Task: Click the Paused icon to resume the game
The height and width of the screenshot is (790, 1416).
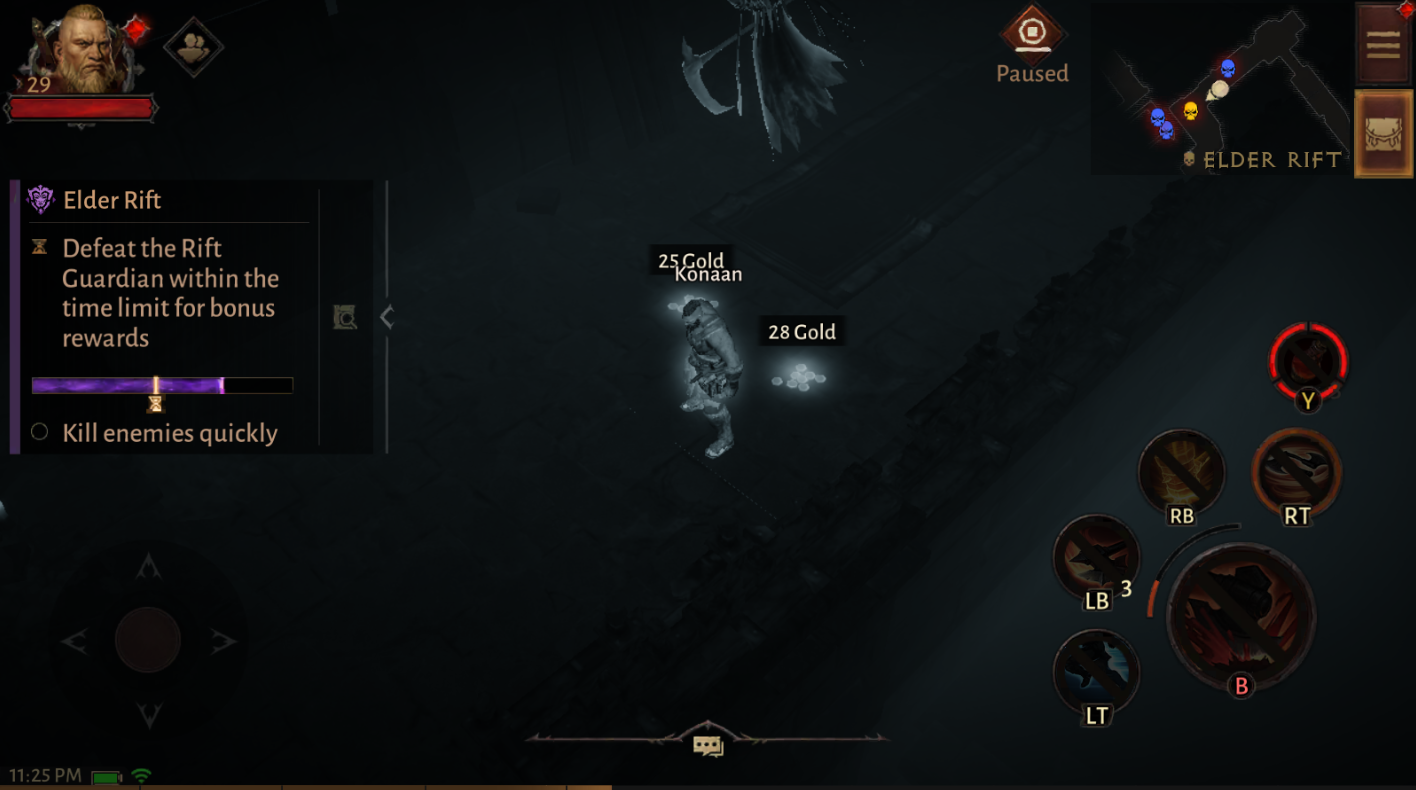Action: pyautogui.click(x=1032, y=33)
